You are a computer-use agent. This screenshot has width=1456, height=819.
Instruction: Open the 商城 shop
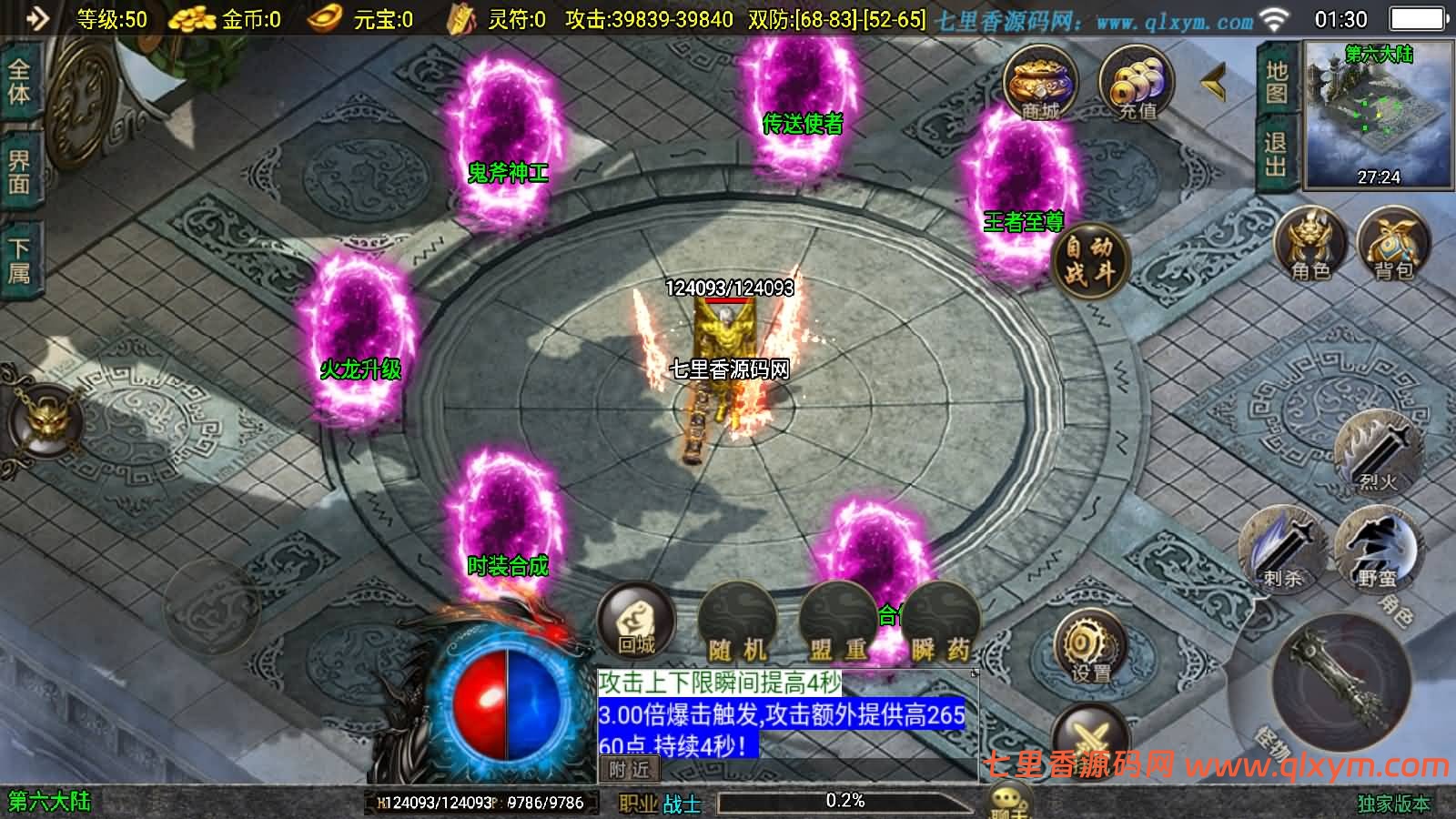coord(1040,84)
